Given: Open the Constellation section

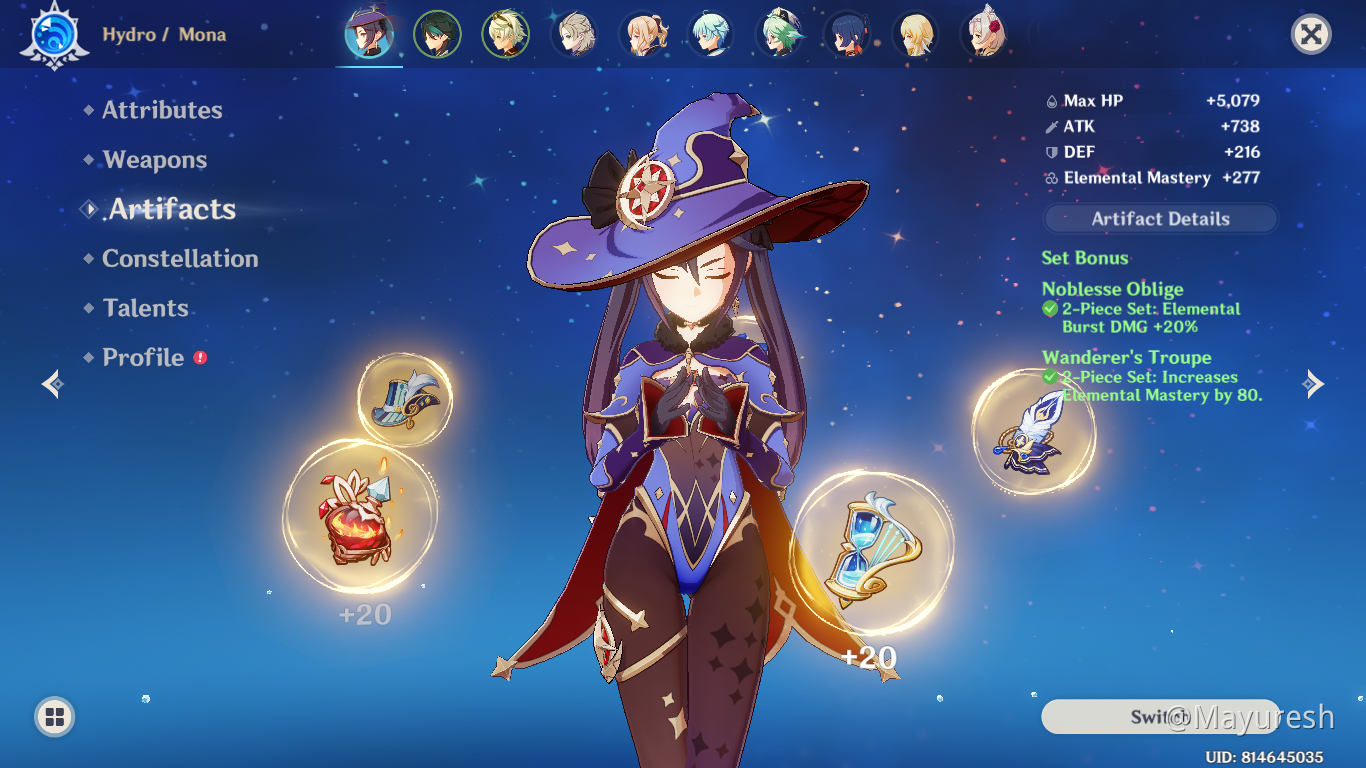Looking at the screenshot, I should click(x=180, y=258).
